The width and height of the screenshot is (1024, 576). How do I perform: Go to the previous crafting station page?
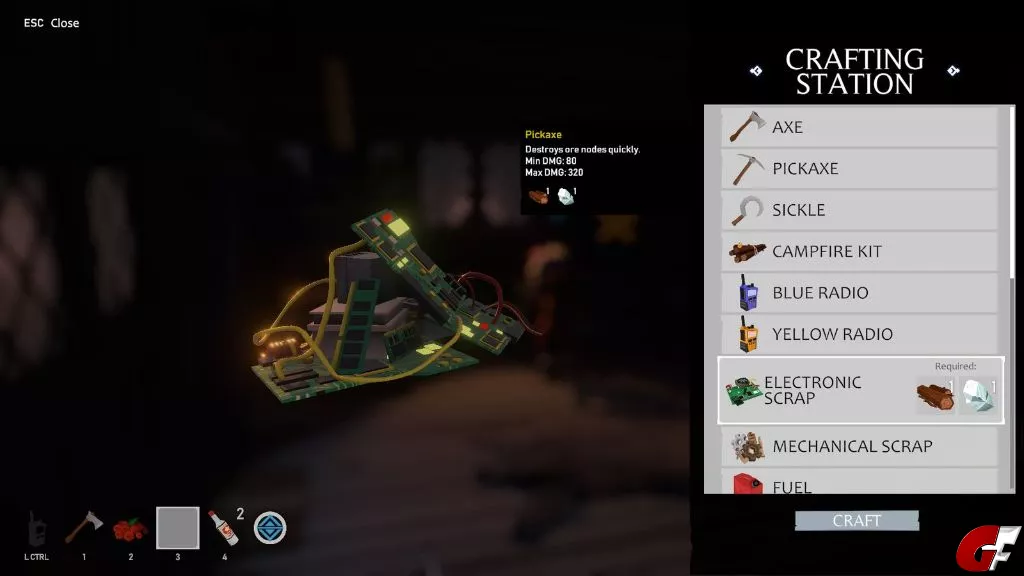click(756, 71)
